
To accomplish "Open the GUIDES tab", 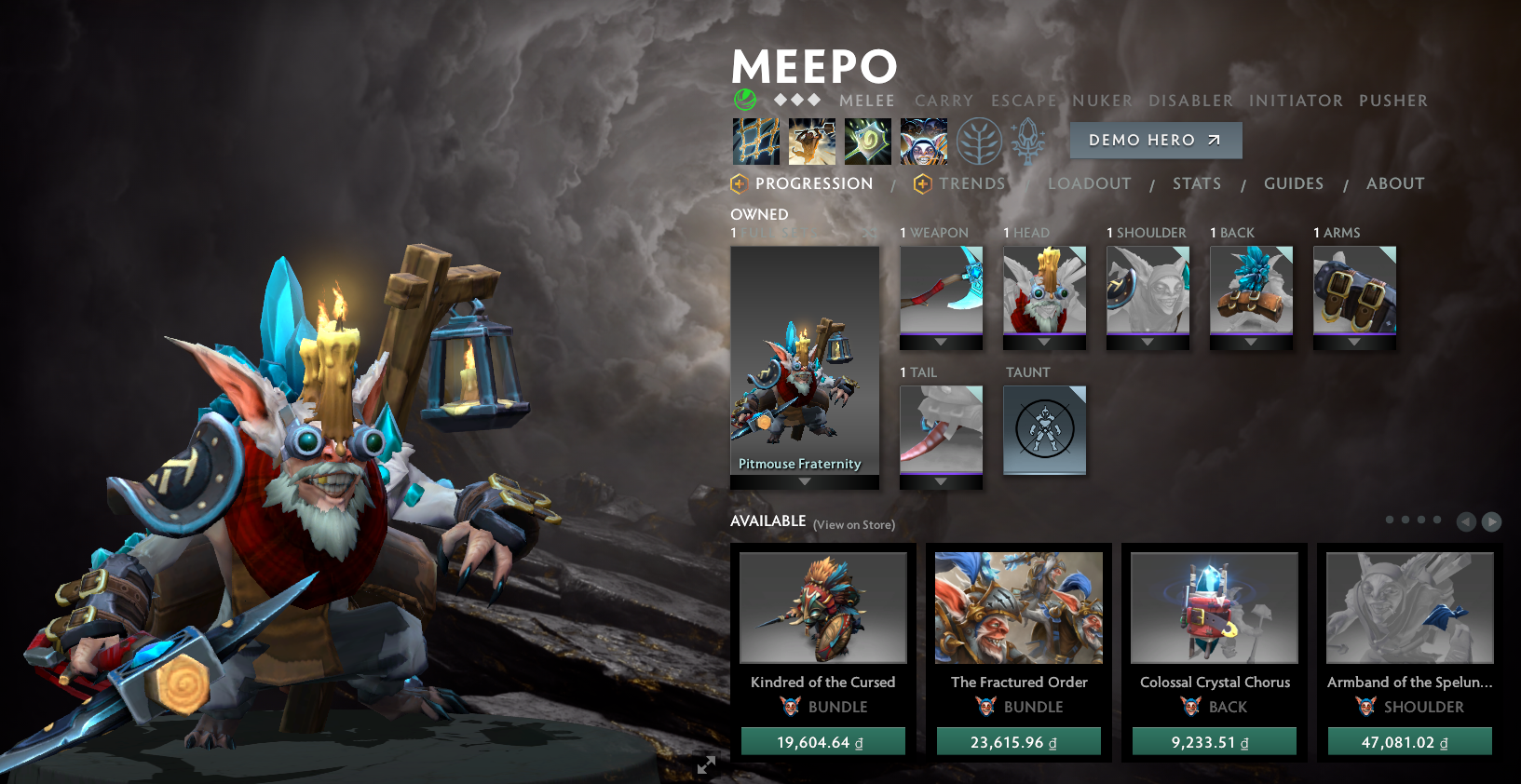I will pyautogui.click(x=1294, y=183).
